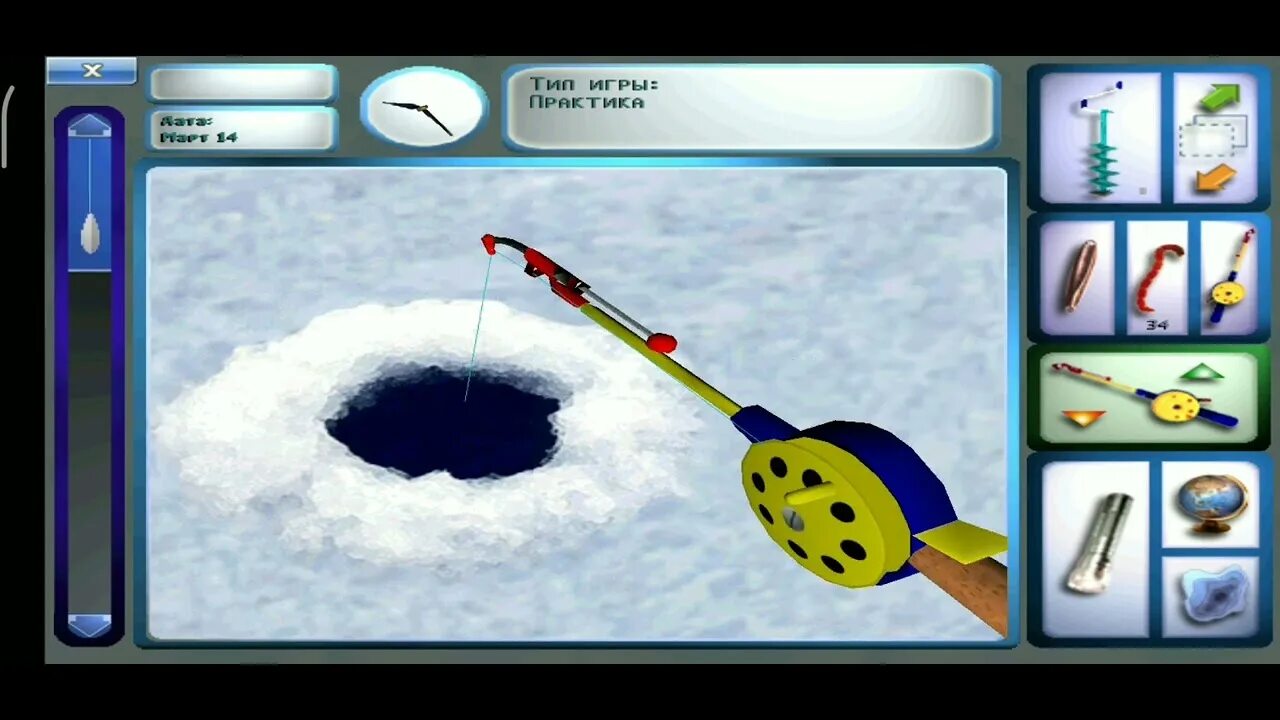Close the game with the X button
This screenshot has height=720, width=1280.
coord(91,70)
